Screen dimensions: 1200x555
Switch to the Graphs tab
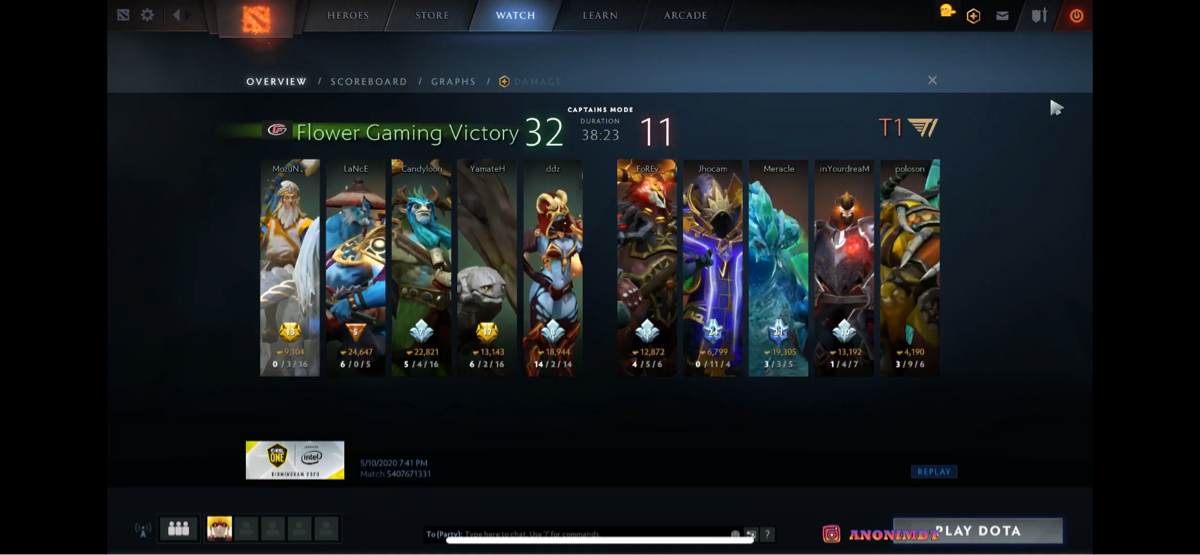(453, 82)
